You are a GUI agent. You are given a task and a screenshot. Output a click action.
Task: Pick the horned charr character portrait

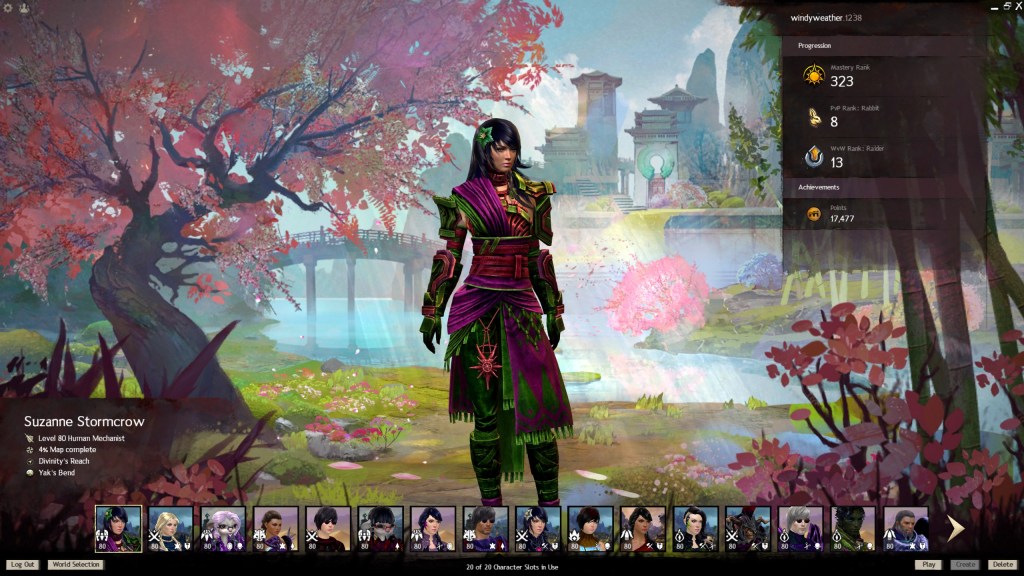coord(748,529)
